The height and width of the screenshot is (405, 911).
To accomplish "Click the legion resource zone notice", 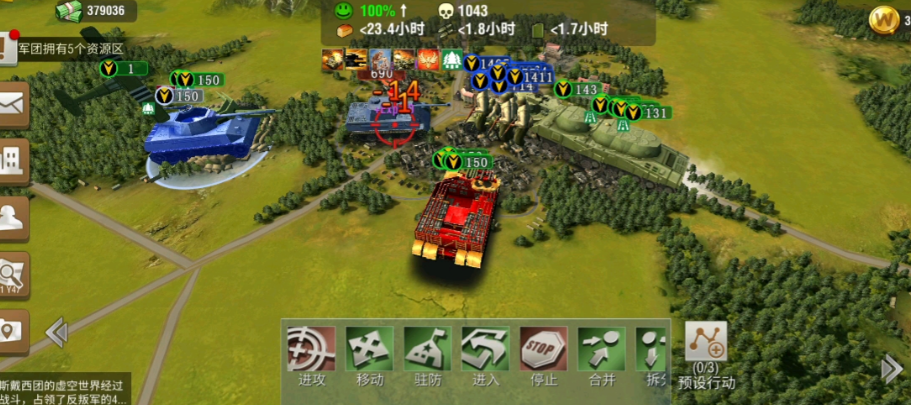I will coord(68,48).
